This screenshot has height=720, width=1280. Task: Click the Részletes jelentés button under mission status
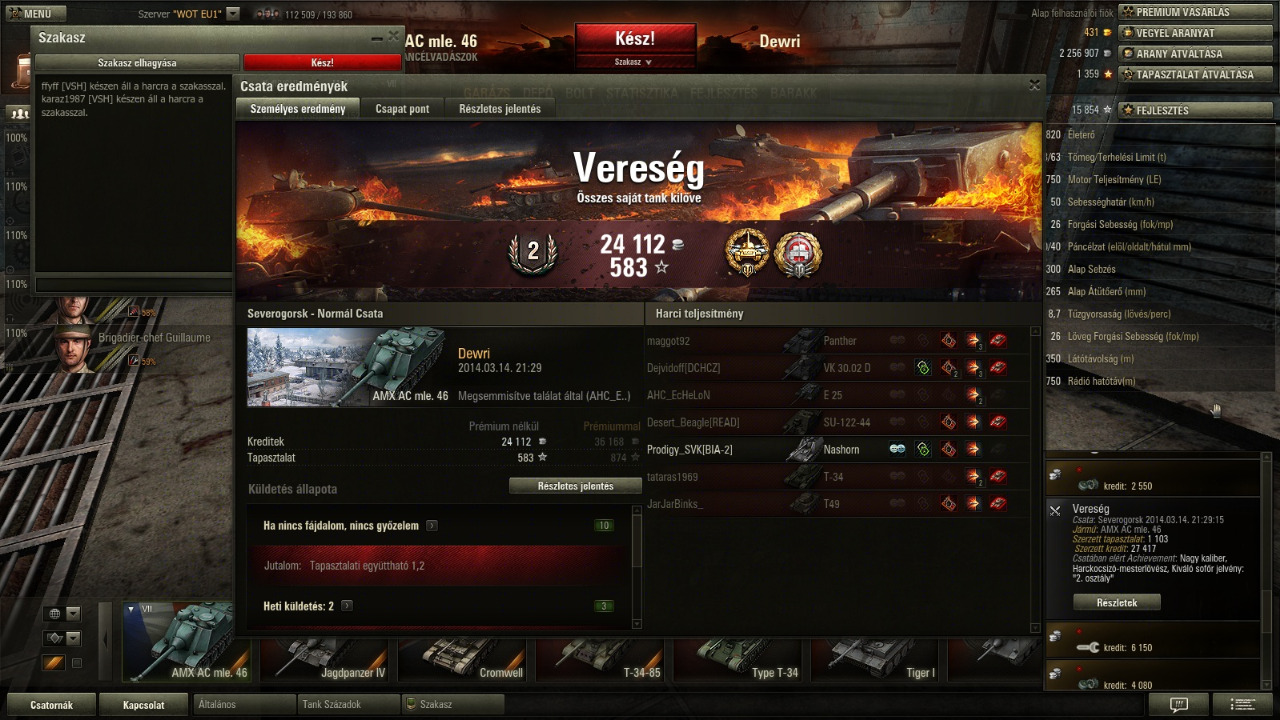pyautogui.click(x=575, y=486)
